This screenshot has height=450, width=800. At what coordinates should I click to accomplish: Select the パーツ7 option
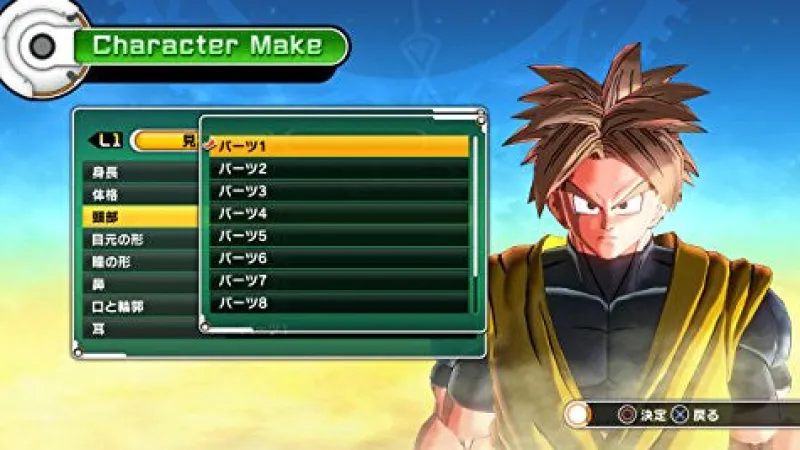[340, 280]
